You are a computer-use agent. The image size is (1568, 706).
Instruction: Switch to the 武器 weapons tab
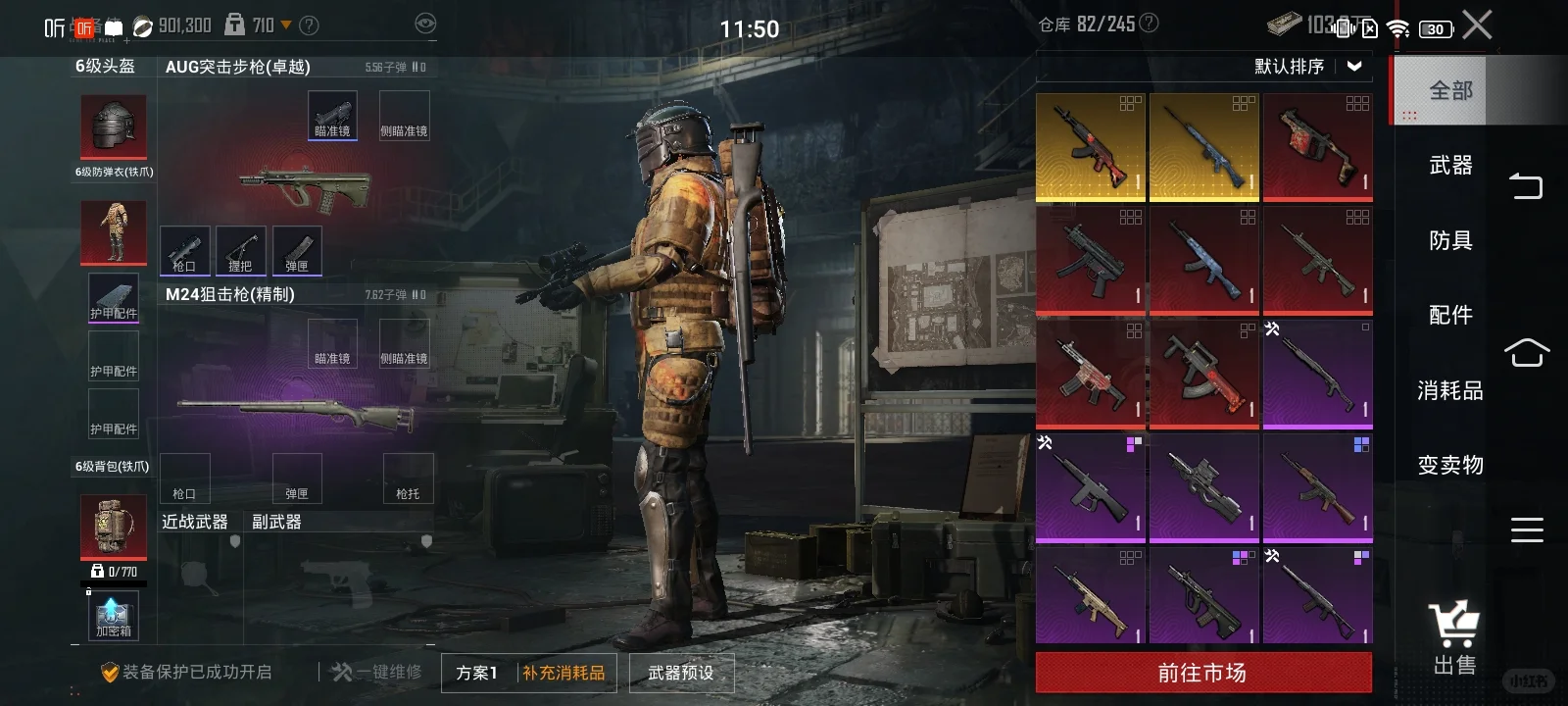click(1450, 166)
